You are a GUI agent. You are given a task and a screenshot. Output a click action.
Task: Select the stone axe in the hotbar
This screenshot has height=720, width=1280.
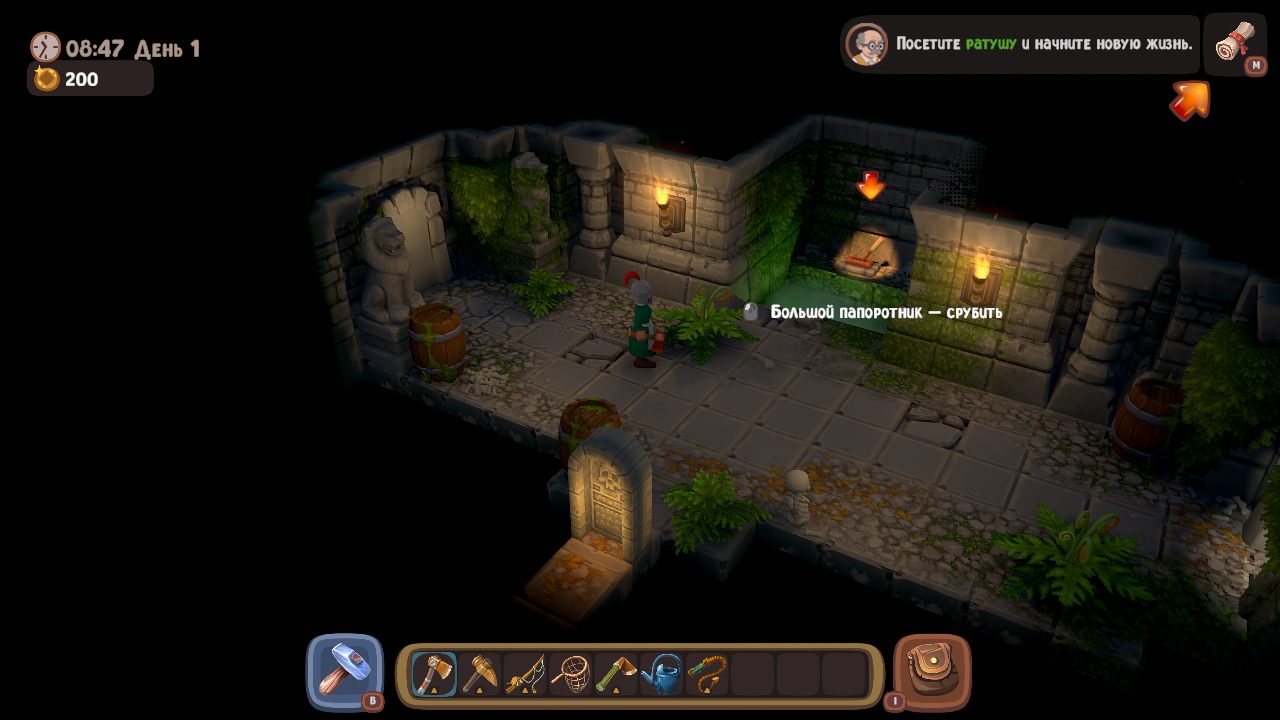point(433,674)
